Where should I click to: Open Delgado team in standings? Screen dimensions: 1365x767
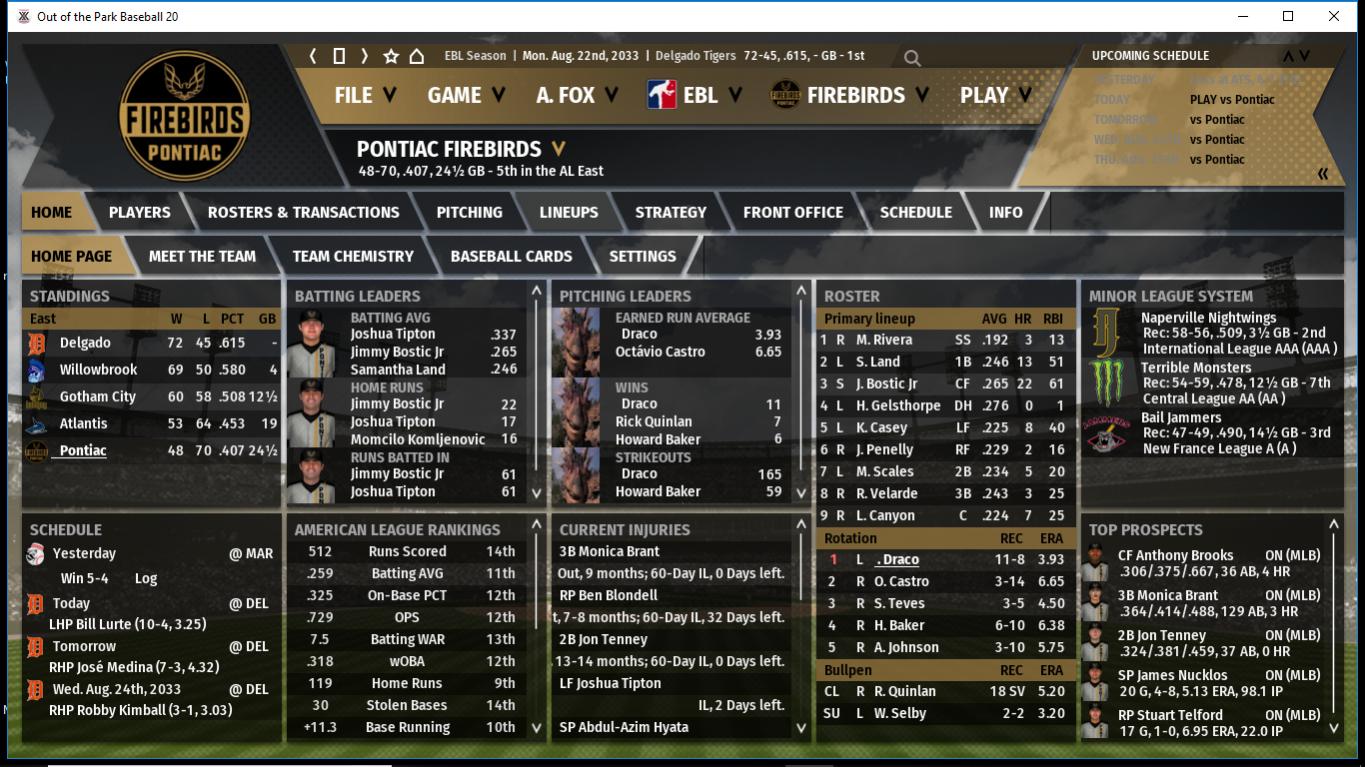pos(85,343)
